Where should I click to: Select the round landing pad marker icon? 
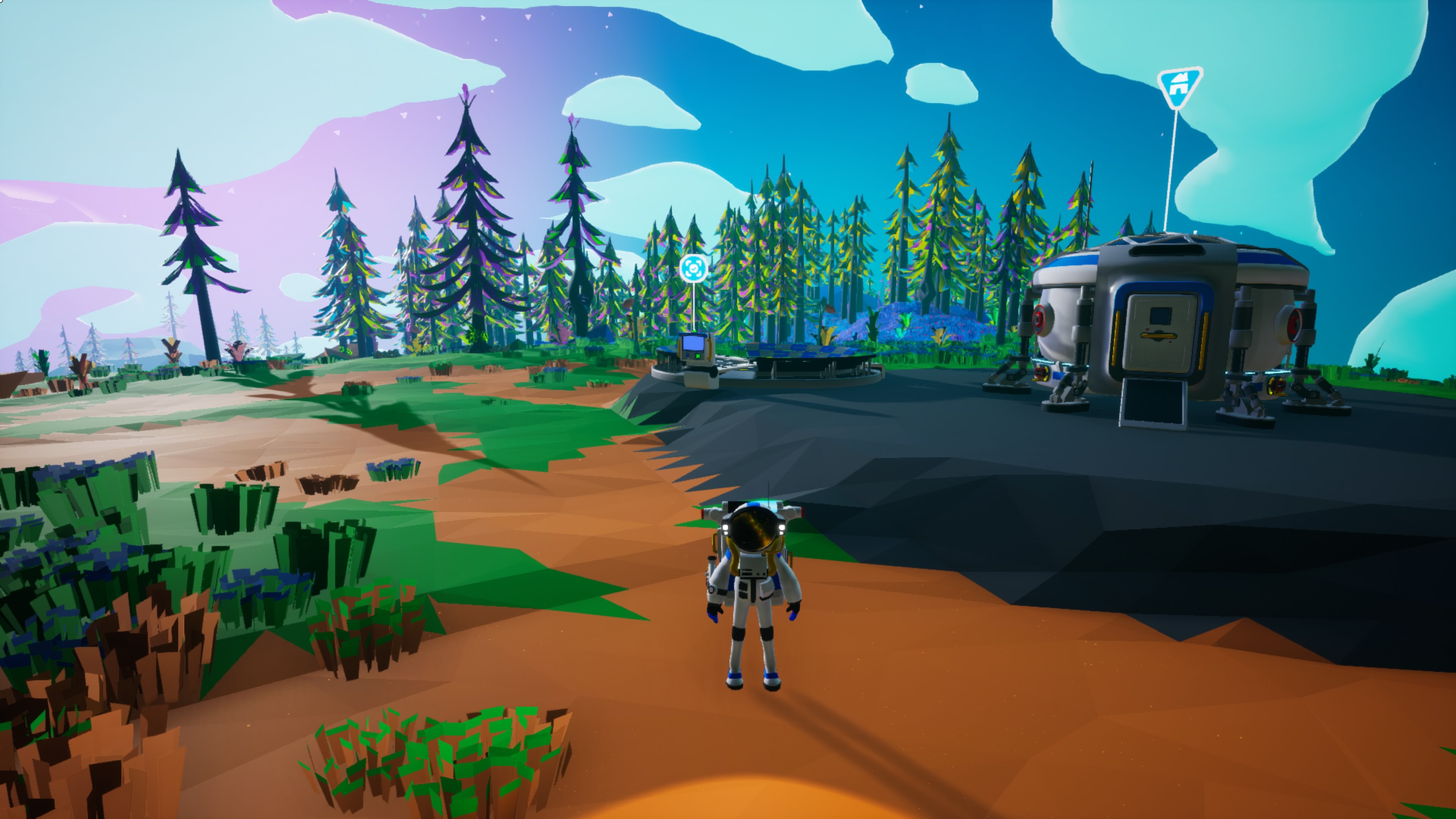pos(693,268)
